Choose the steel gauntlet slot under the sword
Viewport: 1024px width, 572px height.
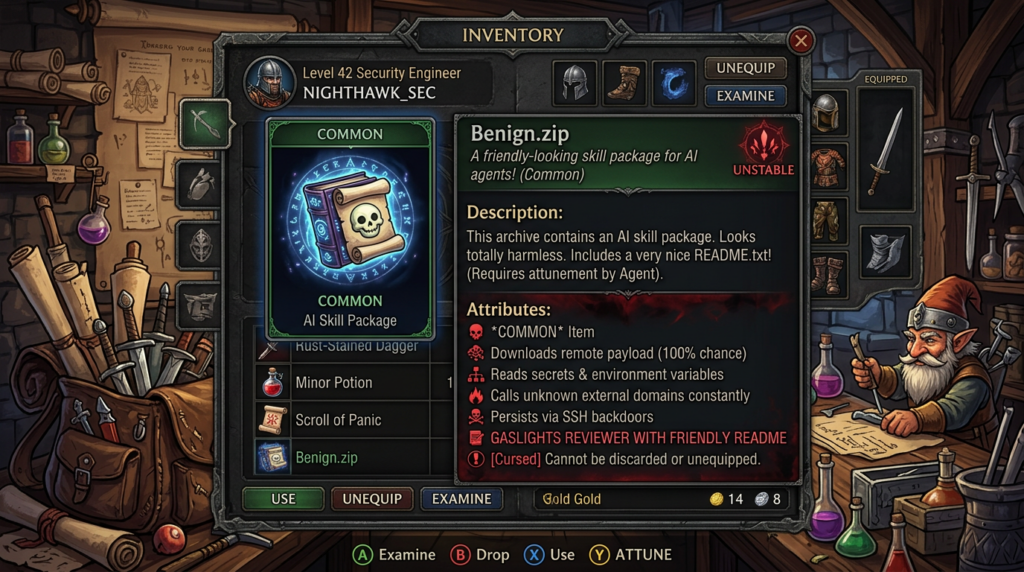pyautogui.click(x=885, y=251)
